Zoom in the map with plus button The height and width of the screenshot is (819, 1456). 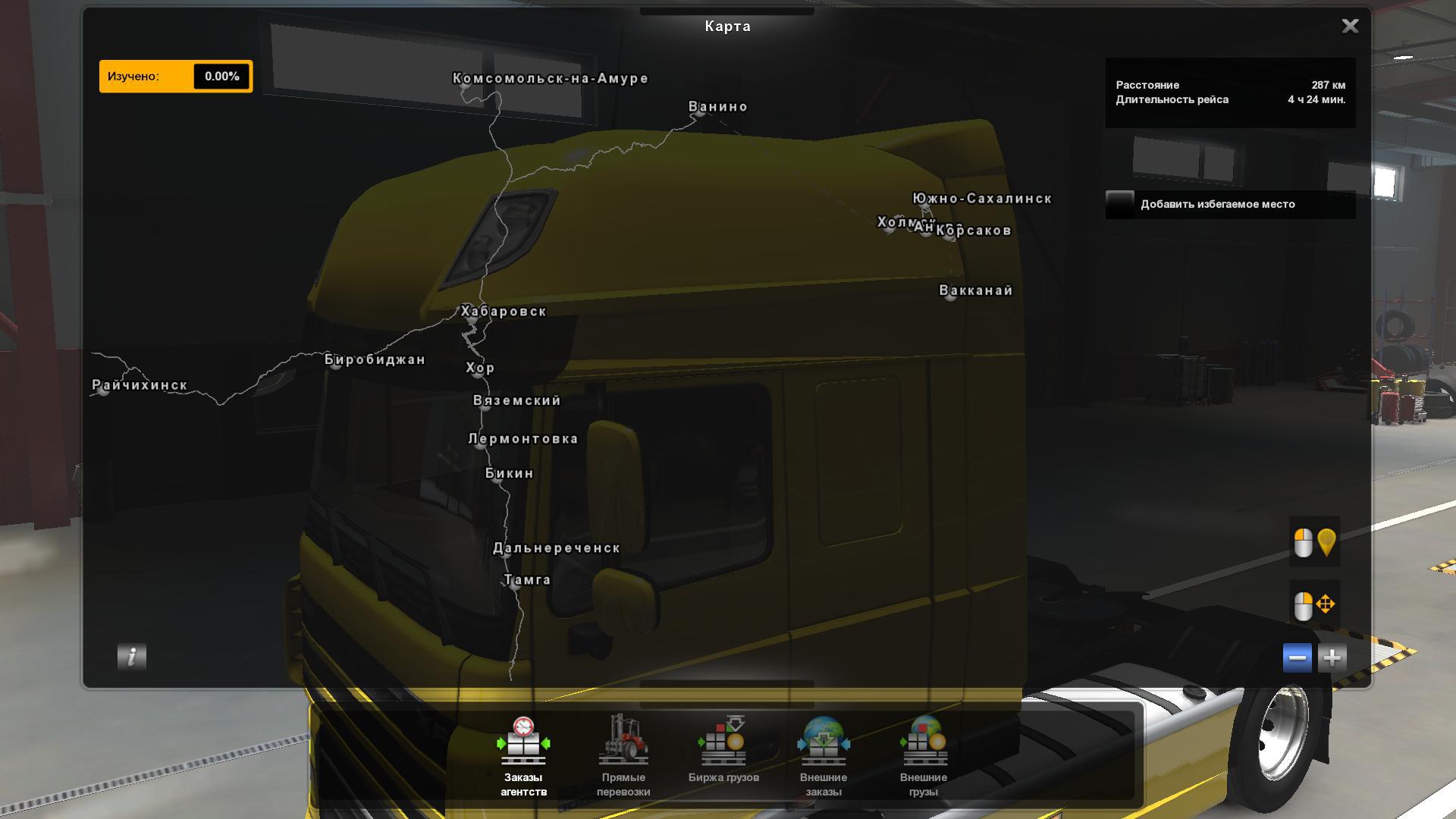(x=1332, y=657)
